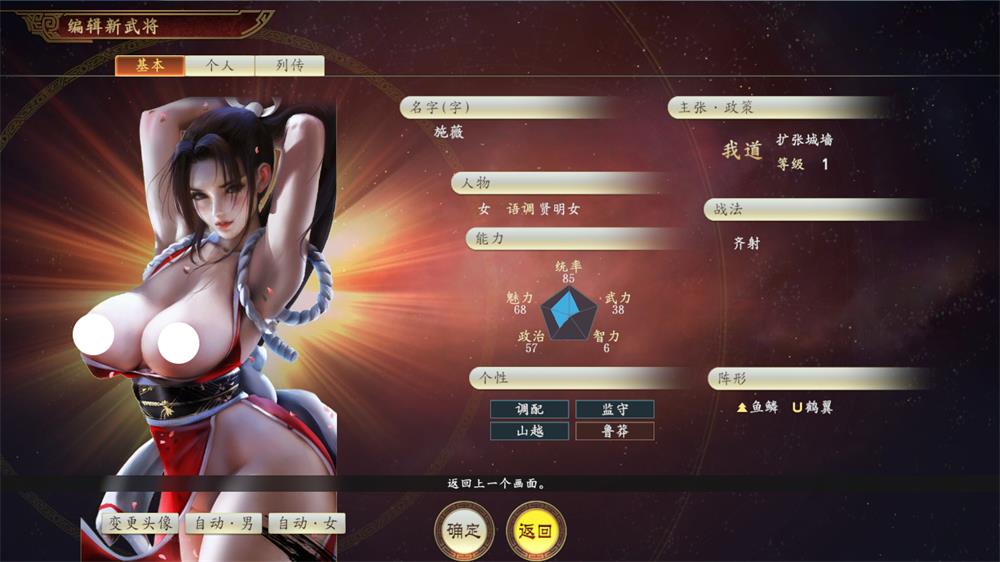Click the 变更头像 portrait button
1000x562 pixels.
tap(139, 523)
